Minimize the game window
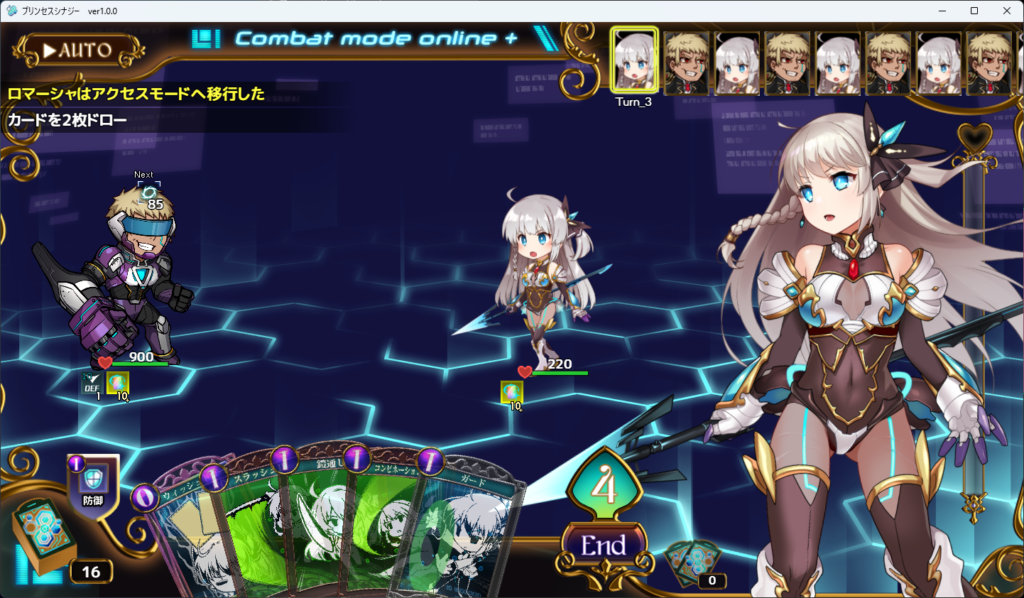This screenshot has width=1024, height=598. click(x=943, y=10)
